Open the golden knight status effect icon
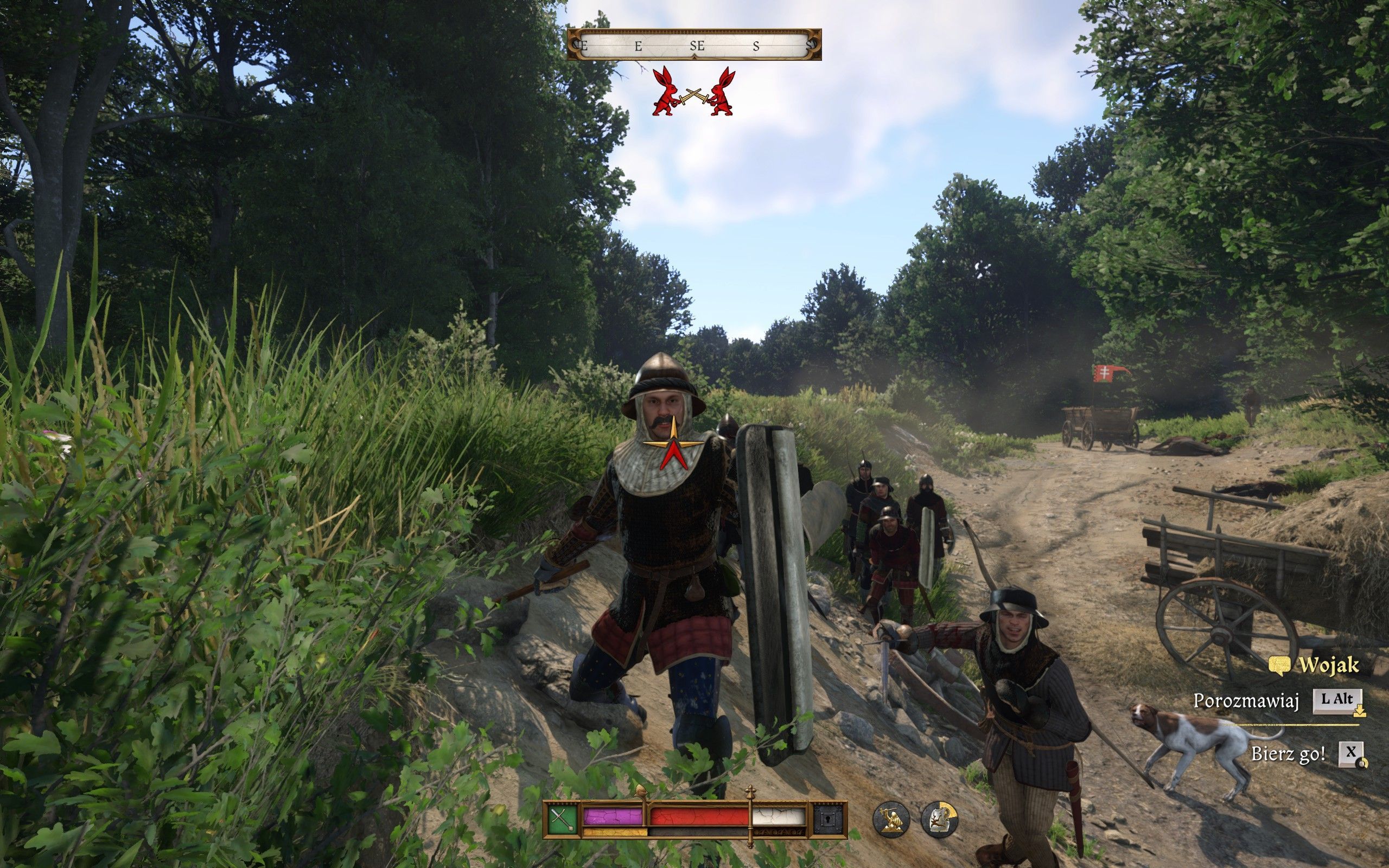1389x868 pixels. pos(891,819)
